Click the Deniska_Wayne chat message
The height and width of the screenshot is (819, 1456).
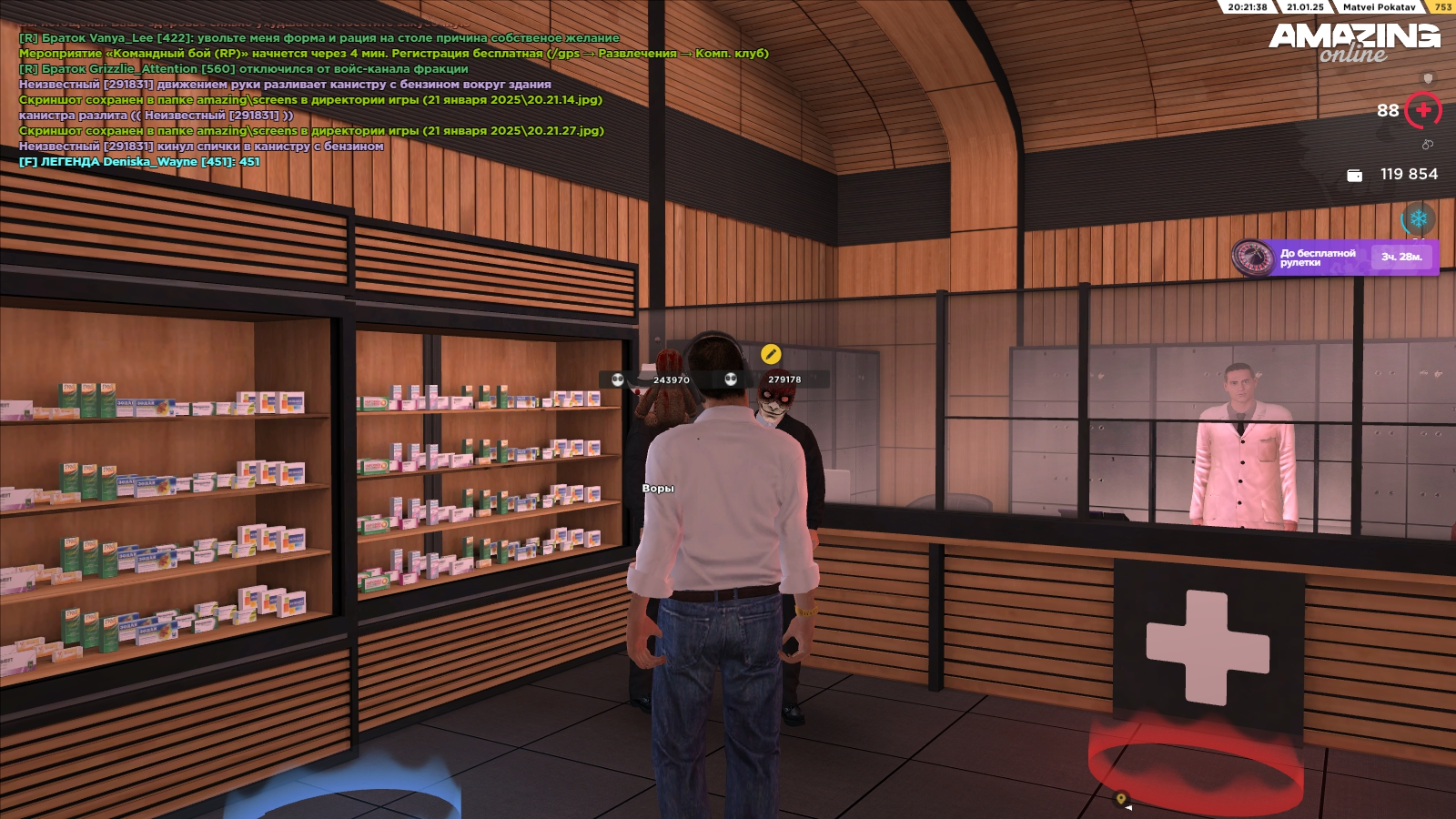point(139,162)
